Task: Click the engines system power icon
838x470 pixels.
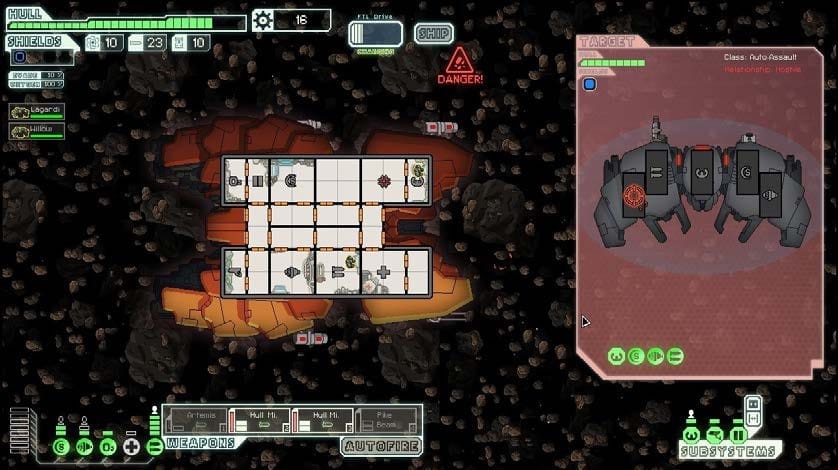Action: point(85,445)
